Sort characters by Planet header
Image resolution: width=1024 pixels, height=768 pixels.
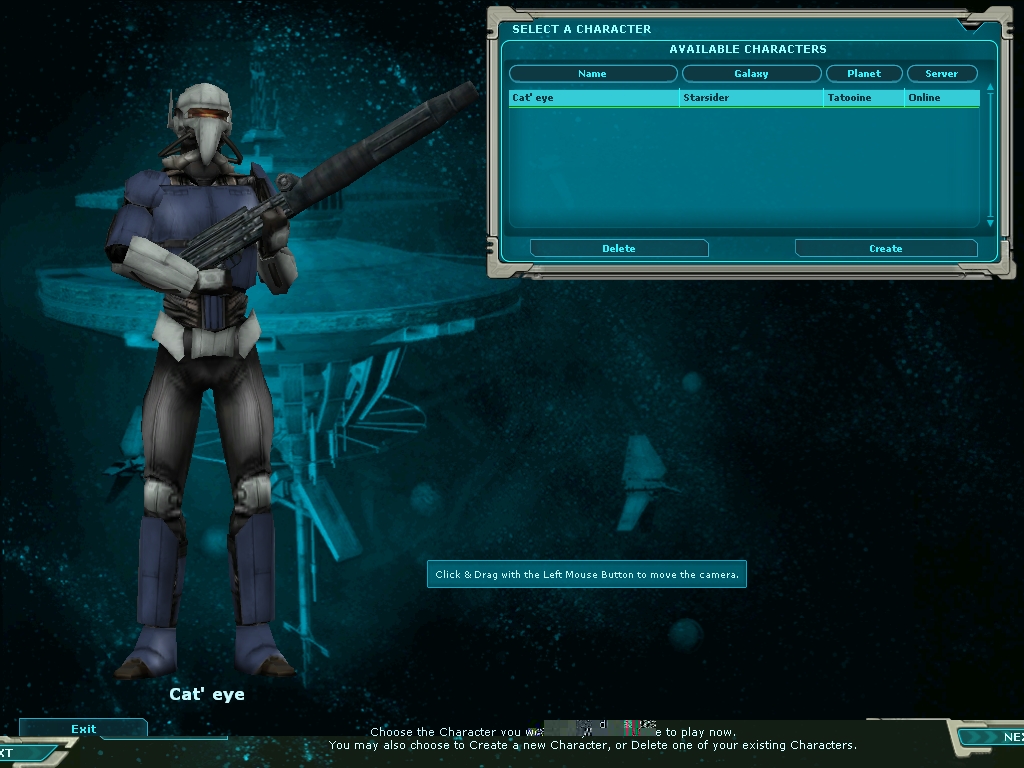pyautogui.click(x=864, y=74)
